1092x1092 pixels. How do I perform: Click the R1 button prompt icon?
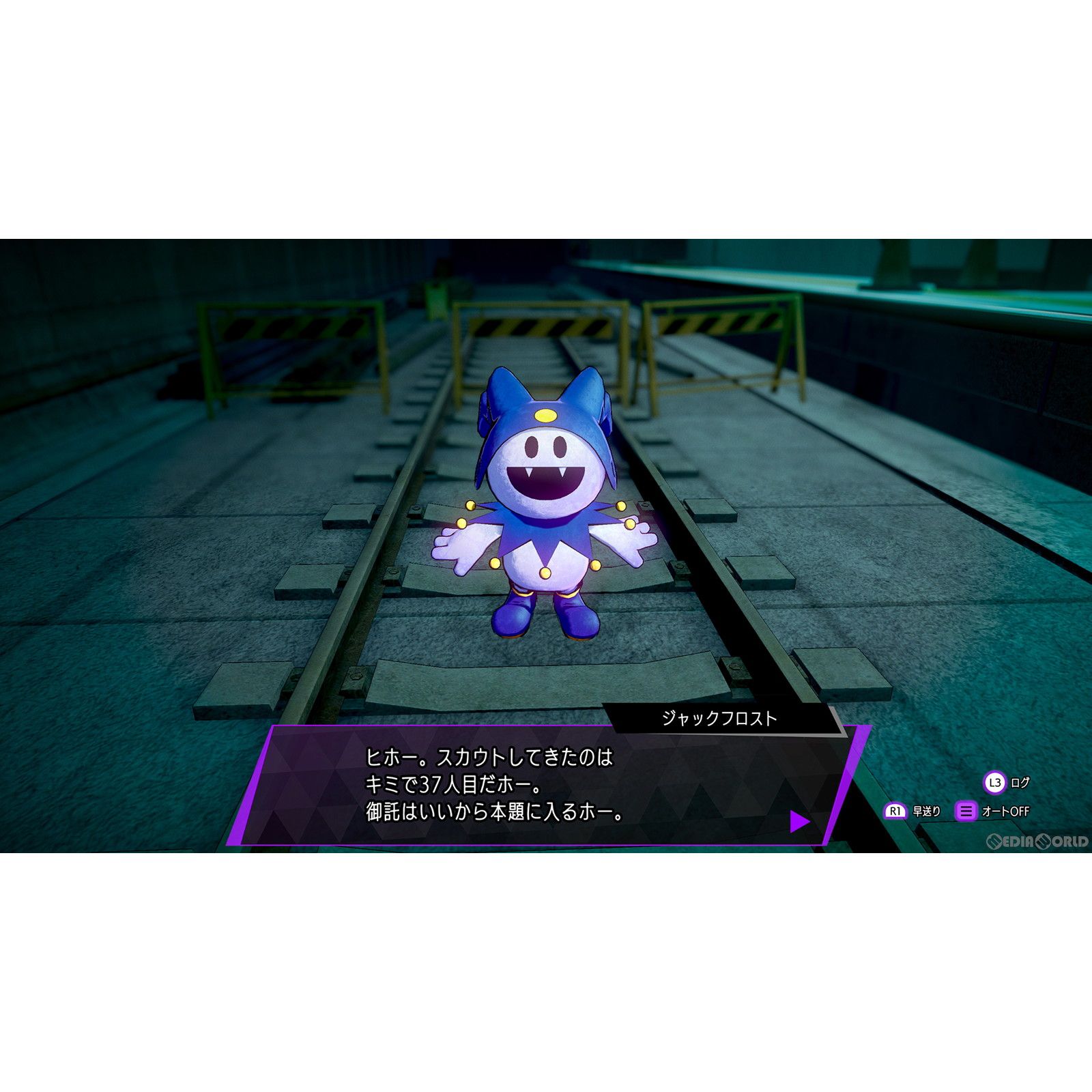pyautogui.click(x=895, y=811)
